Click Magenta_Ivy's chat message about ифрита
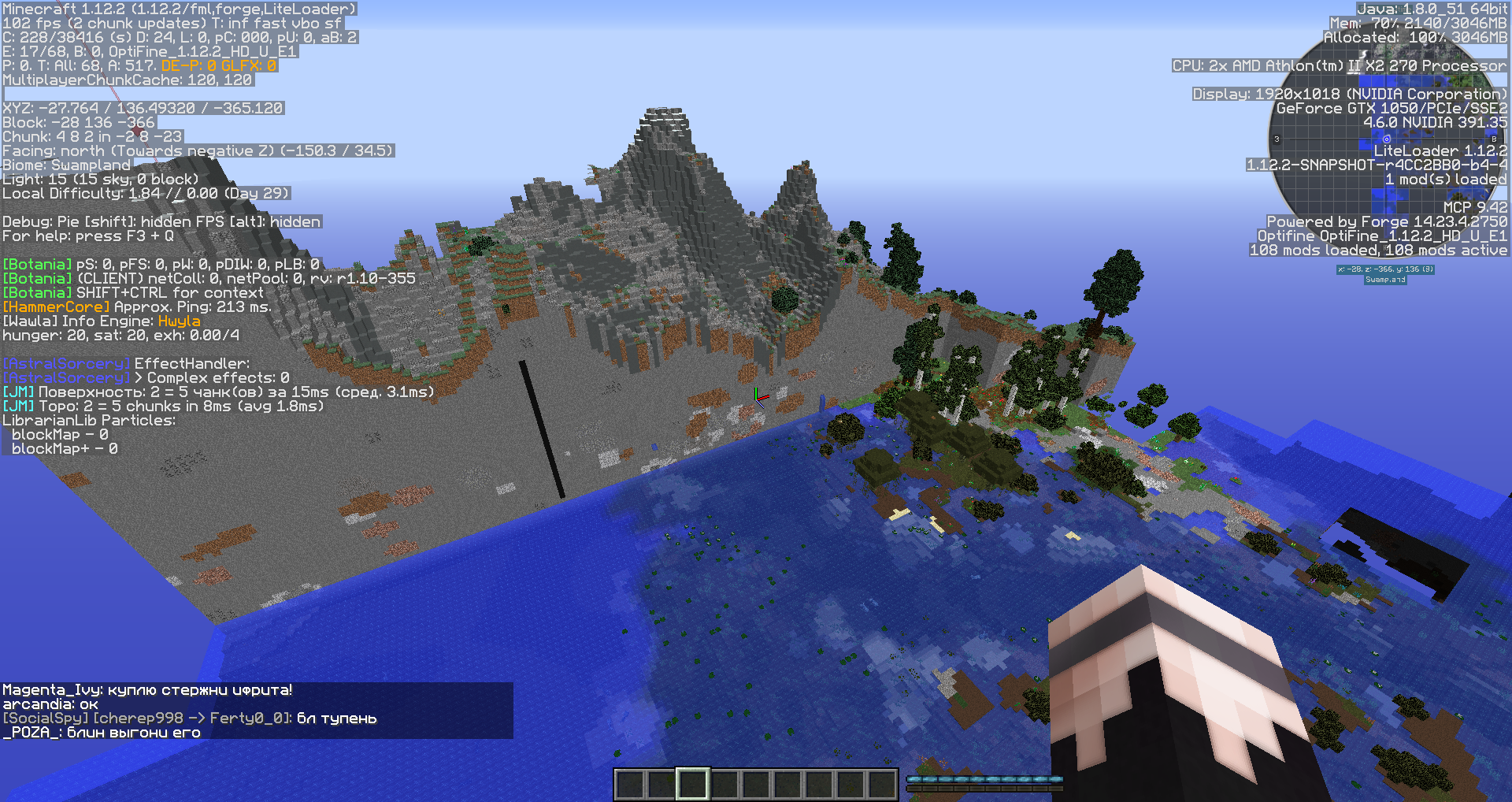This screenshot has width=1512, height=802. coord(146,690)
